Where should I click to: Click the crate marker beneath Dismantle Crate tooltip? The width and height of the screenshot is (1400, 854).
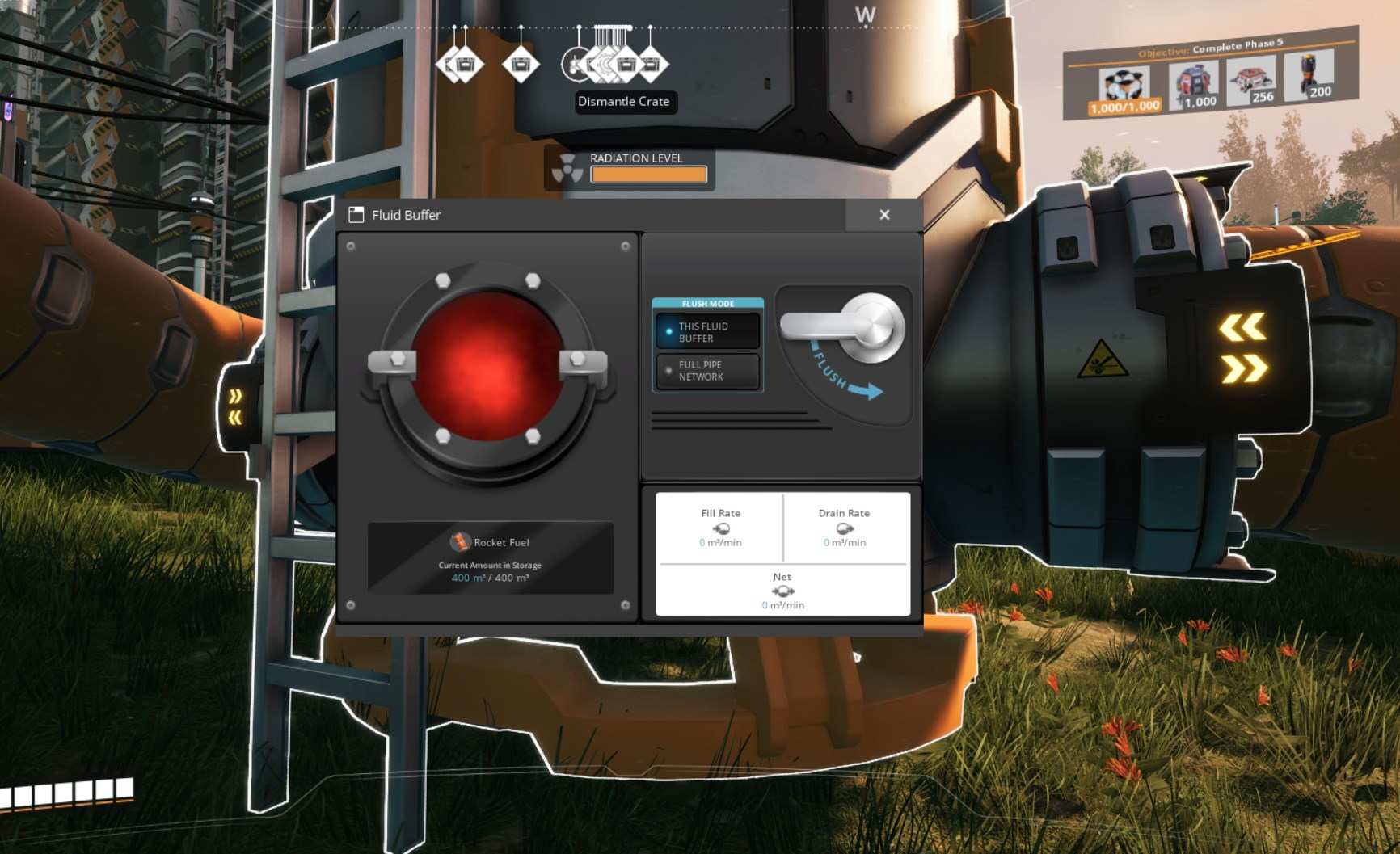626,65
